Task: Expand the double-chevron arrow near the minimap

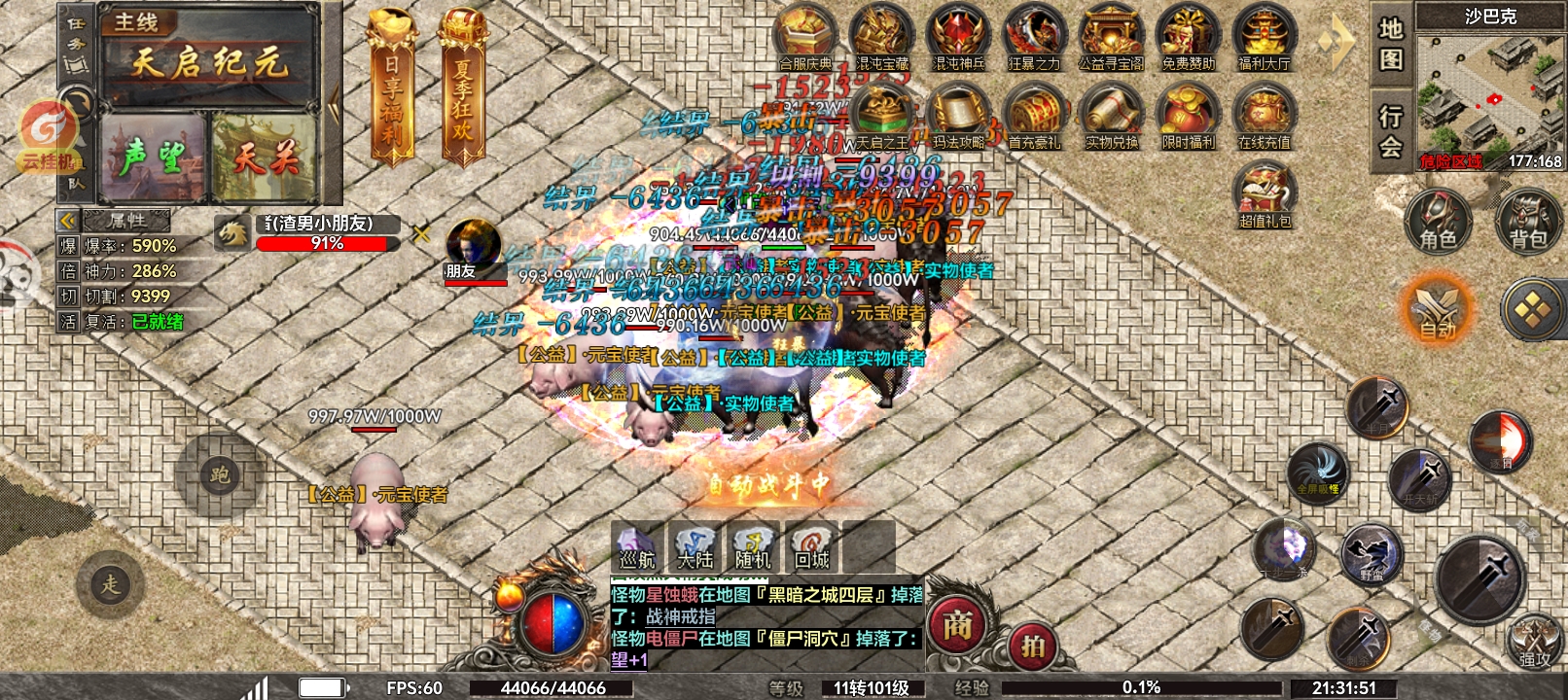Action: click(1334, 39)
